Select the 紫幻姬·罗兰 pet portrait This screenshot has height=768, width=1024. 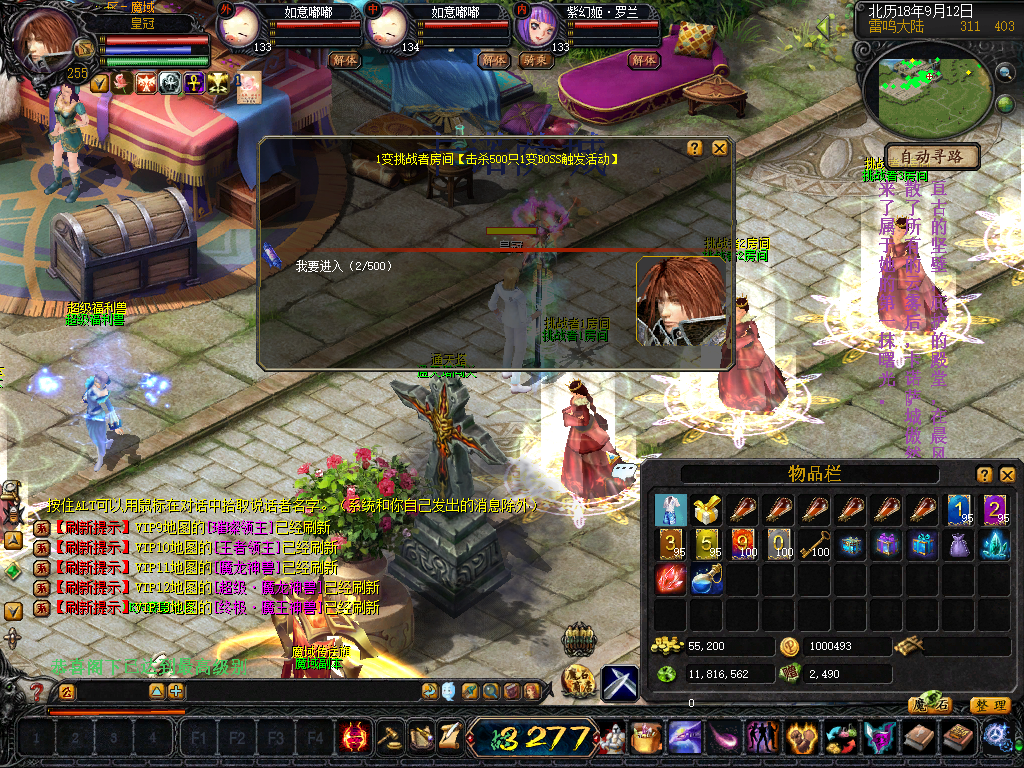(x=534, y=25)
